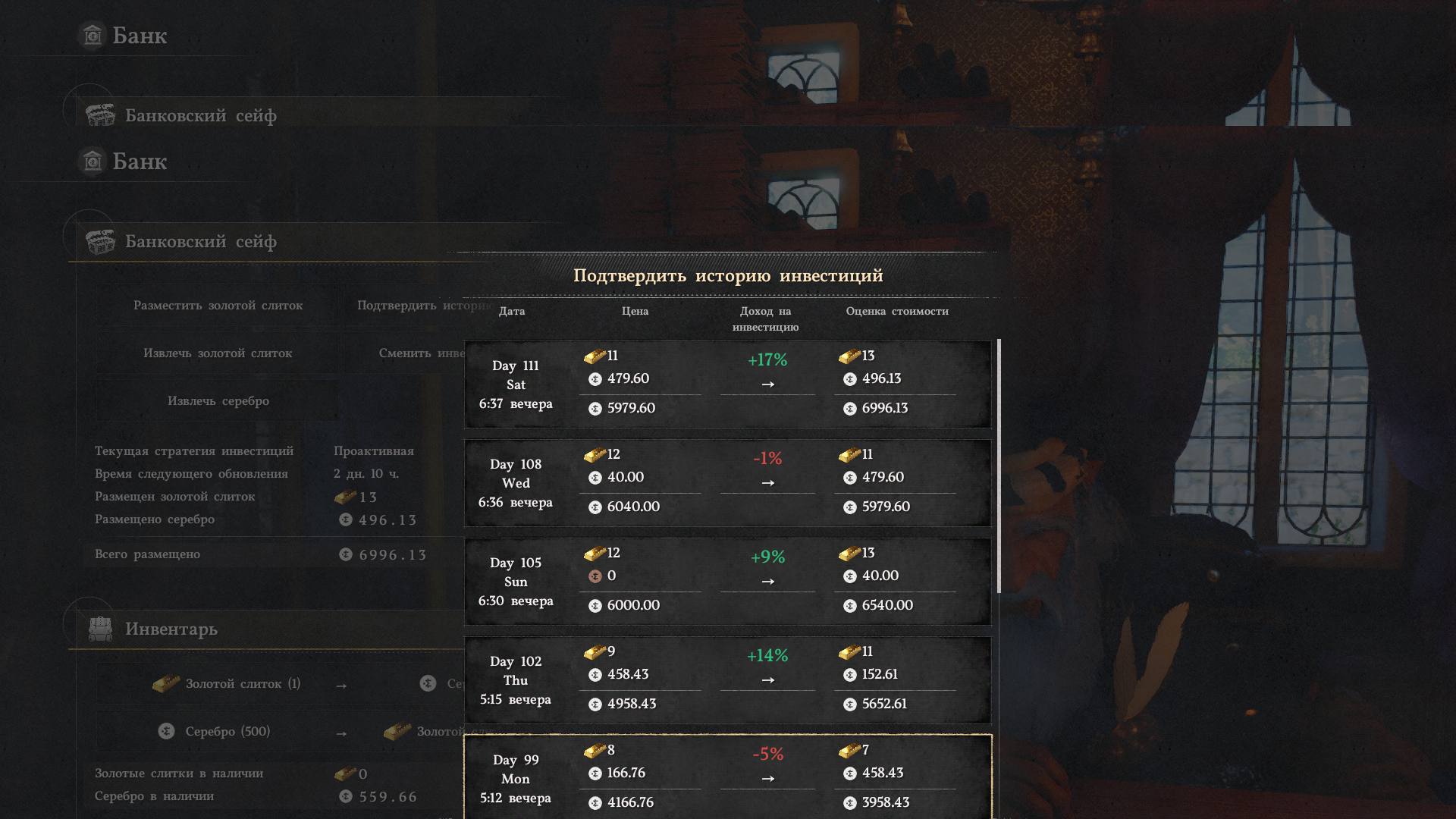1456x819 pixels.
Task: Pick the Day 102 history row
Action: pyautogui.click(x=727, y=680)
